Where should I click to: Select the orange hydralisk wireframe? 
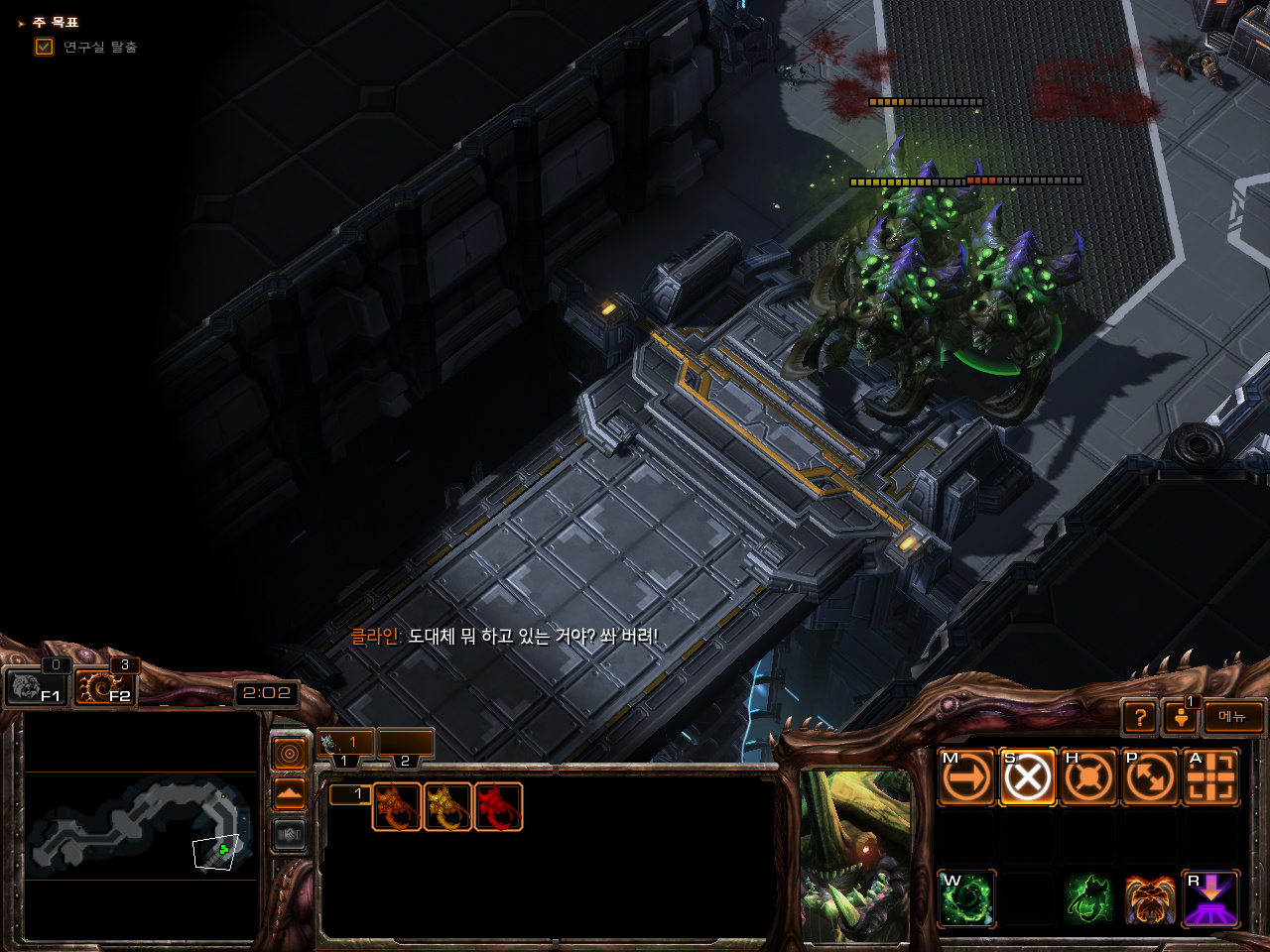[x=397, y=806]
